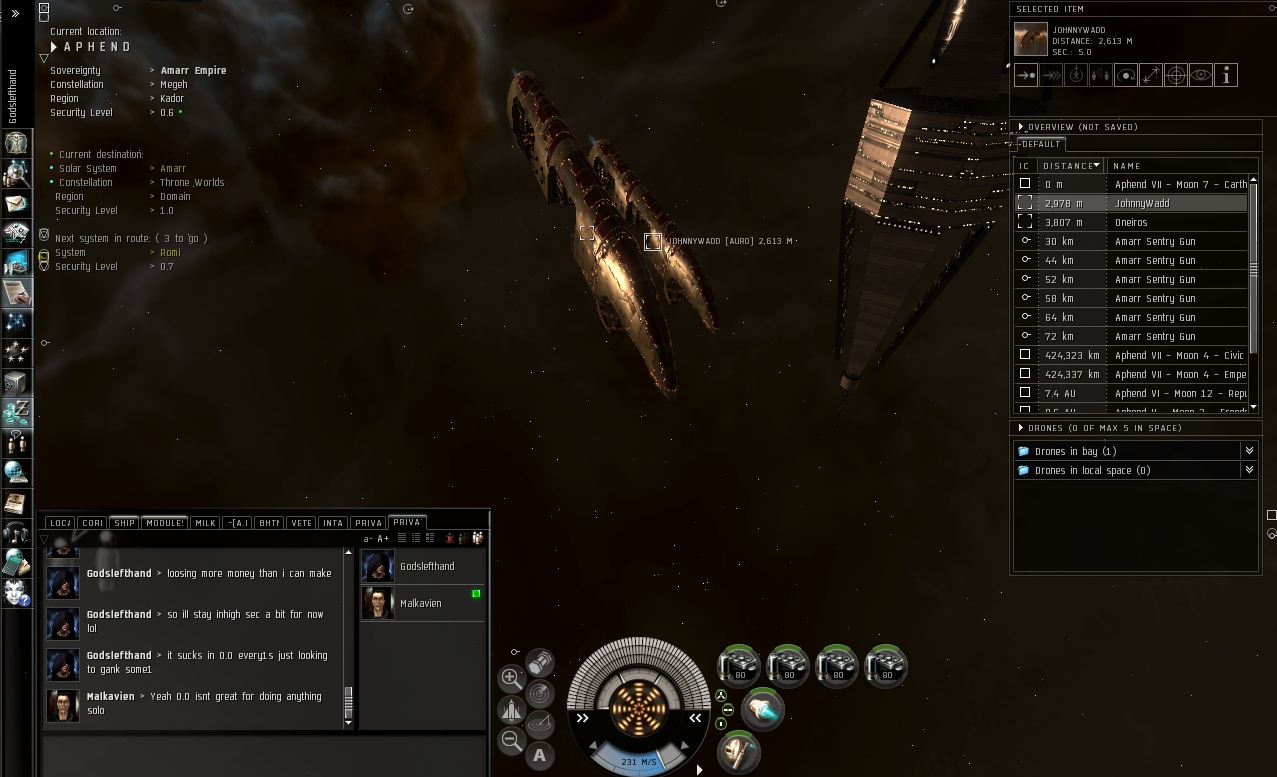Toggle the autopilot A button
The image size is (1277, 777).
[540, 755]
